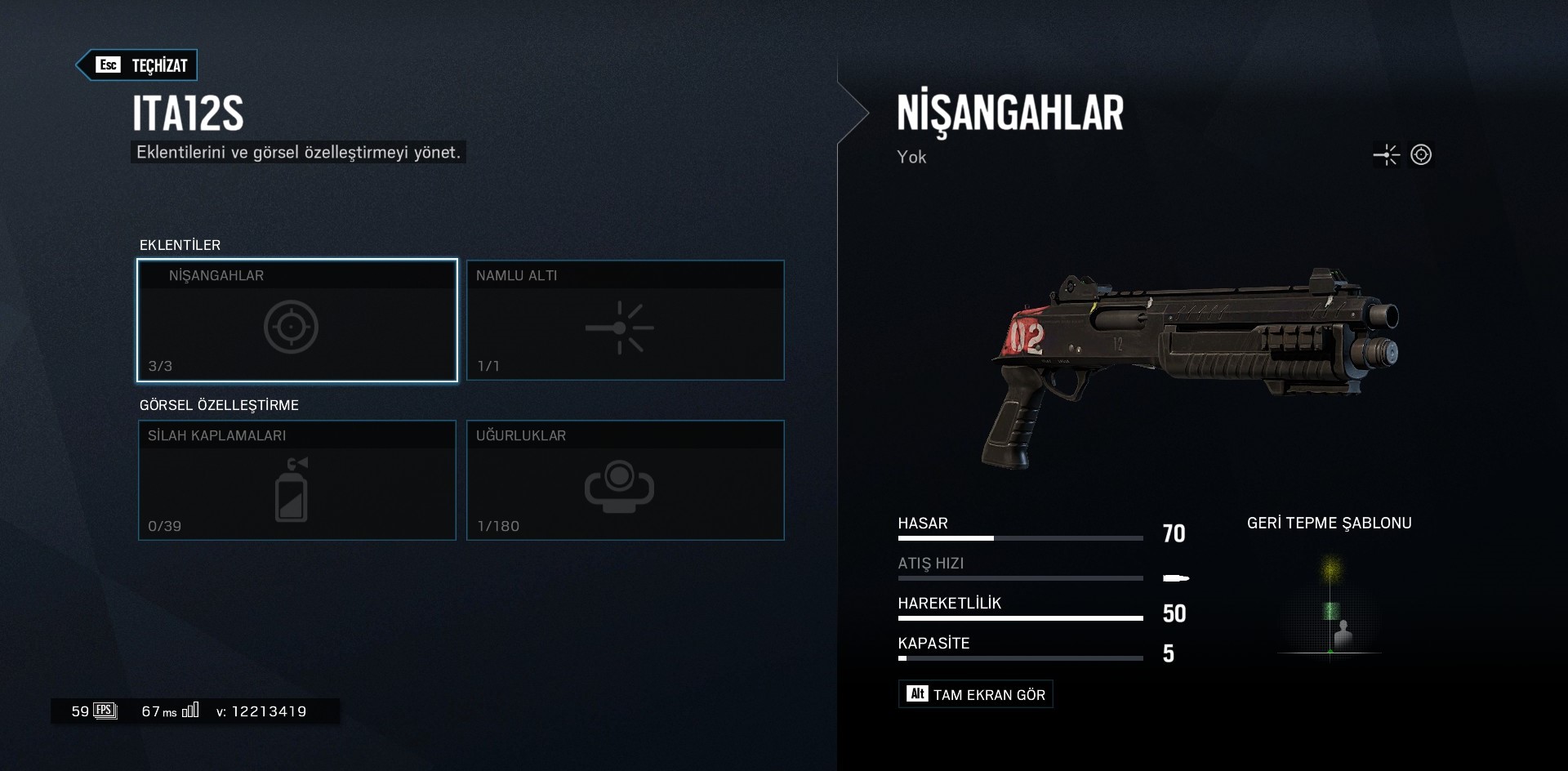This screenshot has height=771, width=1568.
Task: Select the Namlu Altı attachment slot
Action: 625,320
